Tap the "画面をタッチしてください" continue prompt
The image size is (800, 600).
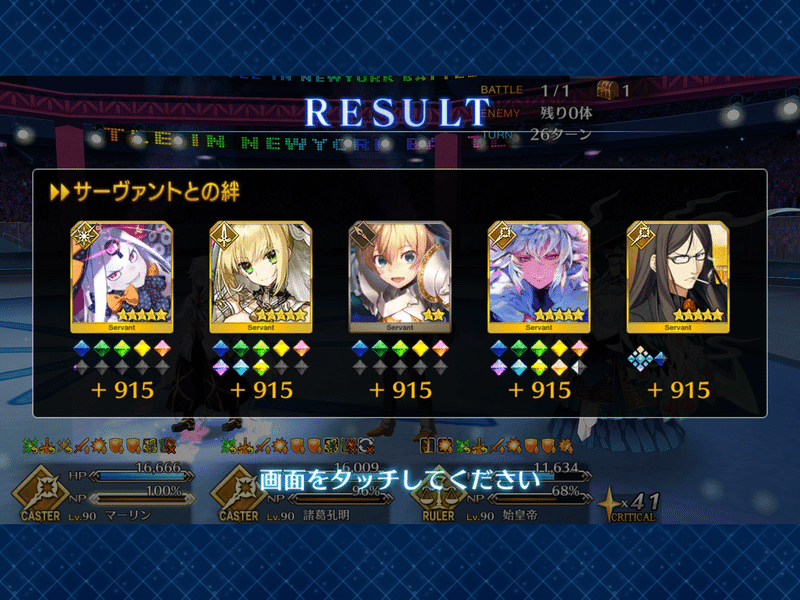[400, 480]
